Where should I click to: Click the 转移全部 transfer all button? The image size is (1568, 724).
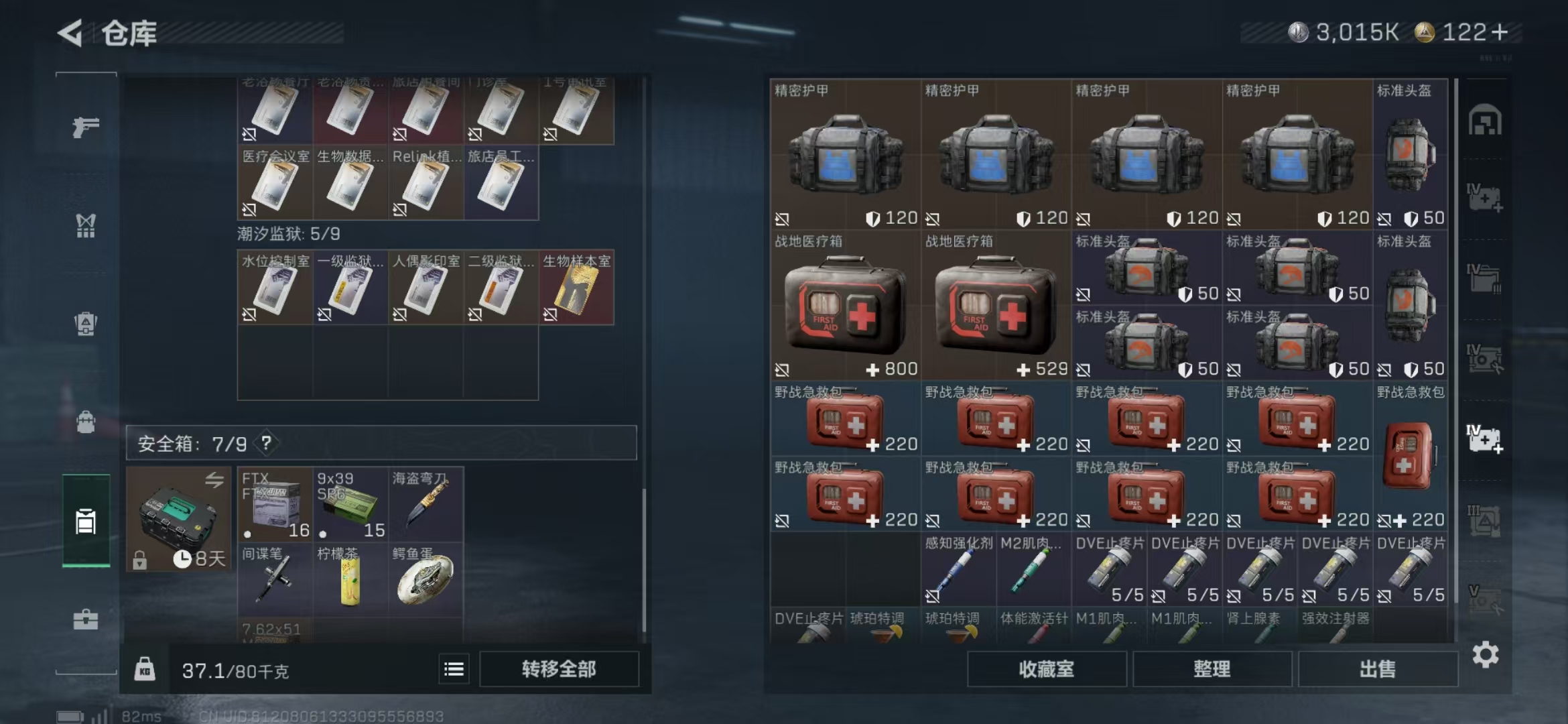pos(559,669)
